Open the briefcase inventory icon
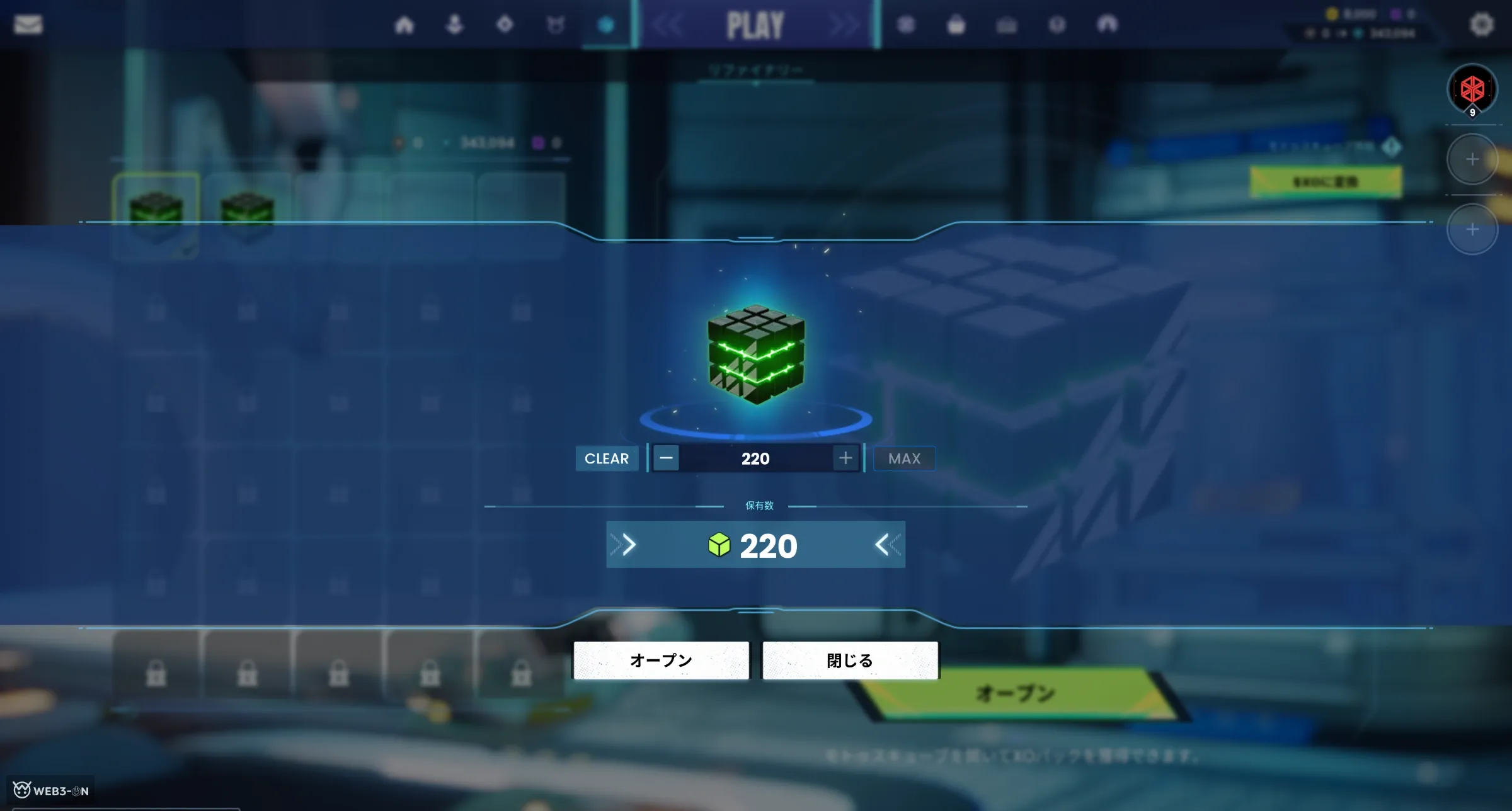The image size is (1512, 811). (x=1007, y=24)
